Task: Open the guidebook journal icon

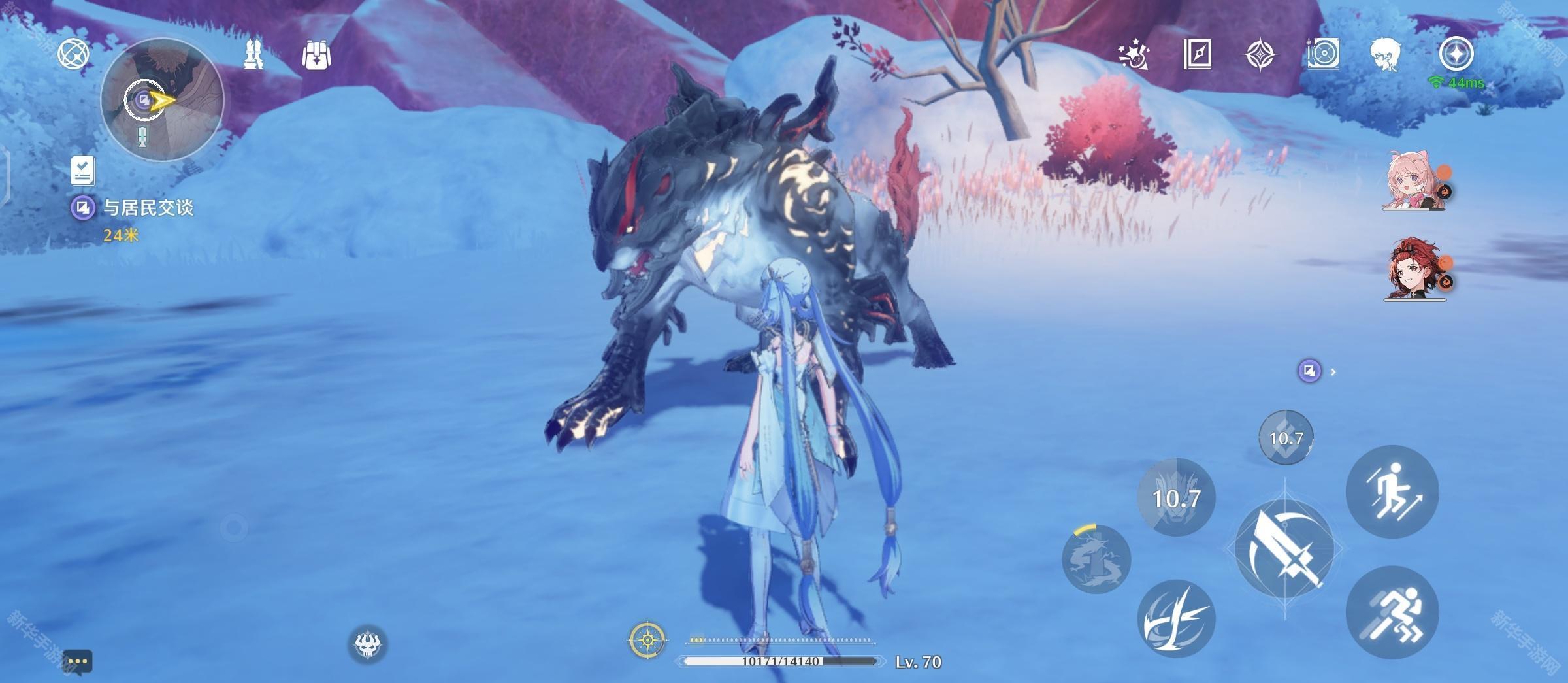Action: click(1198, 54)
